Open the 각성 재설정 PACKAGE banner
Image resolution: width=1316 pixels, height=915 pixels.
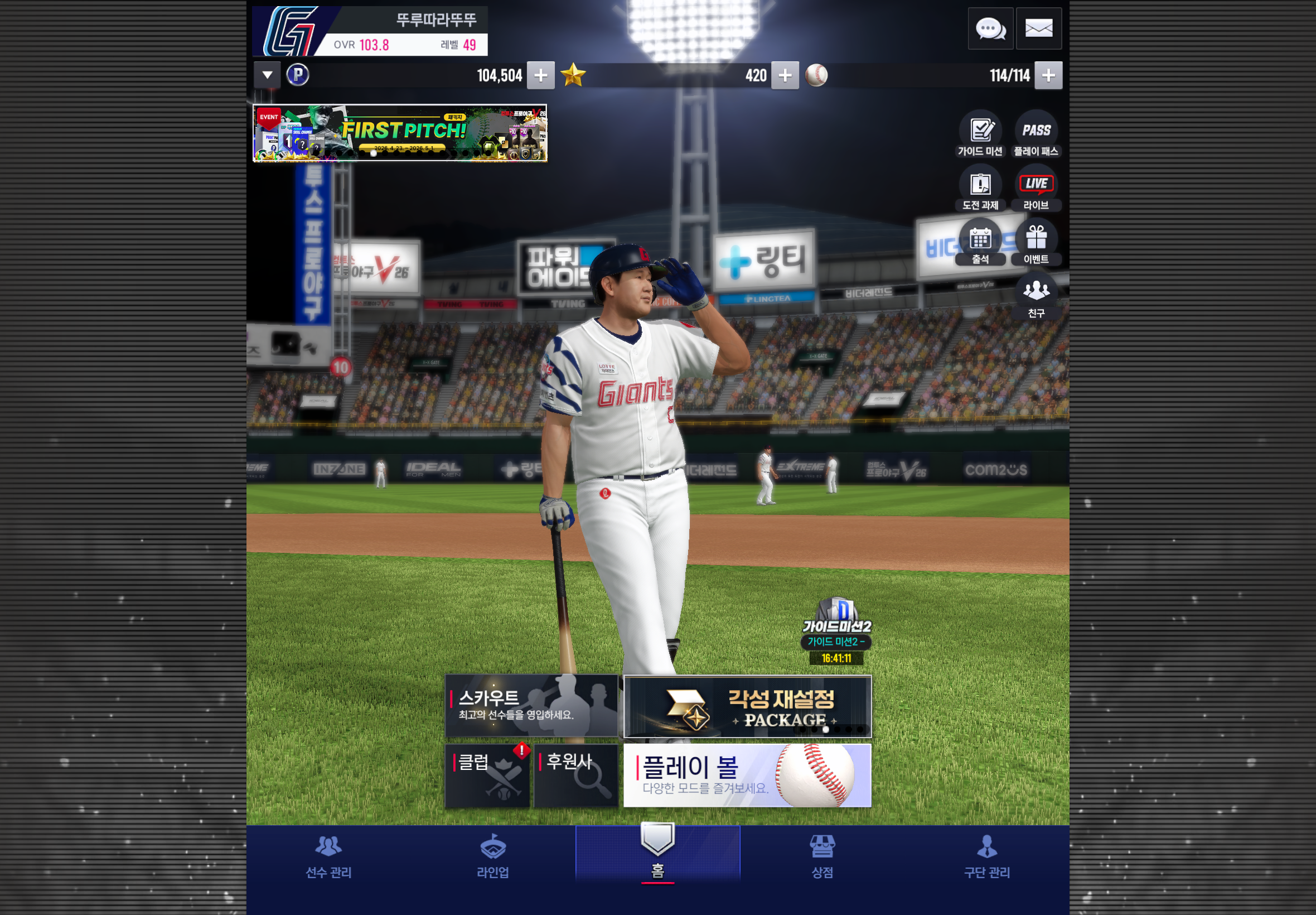(747, 706)
